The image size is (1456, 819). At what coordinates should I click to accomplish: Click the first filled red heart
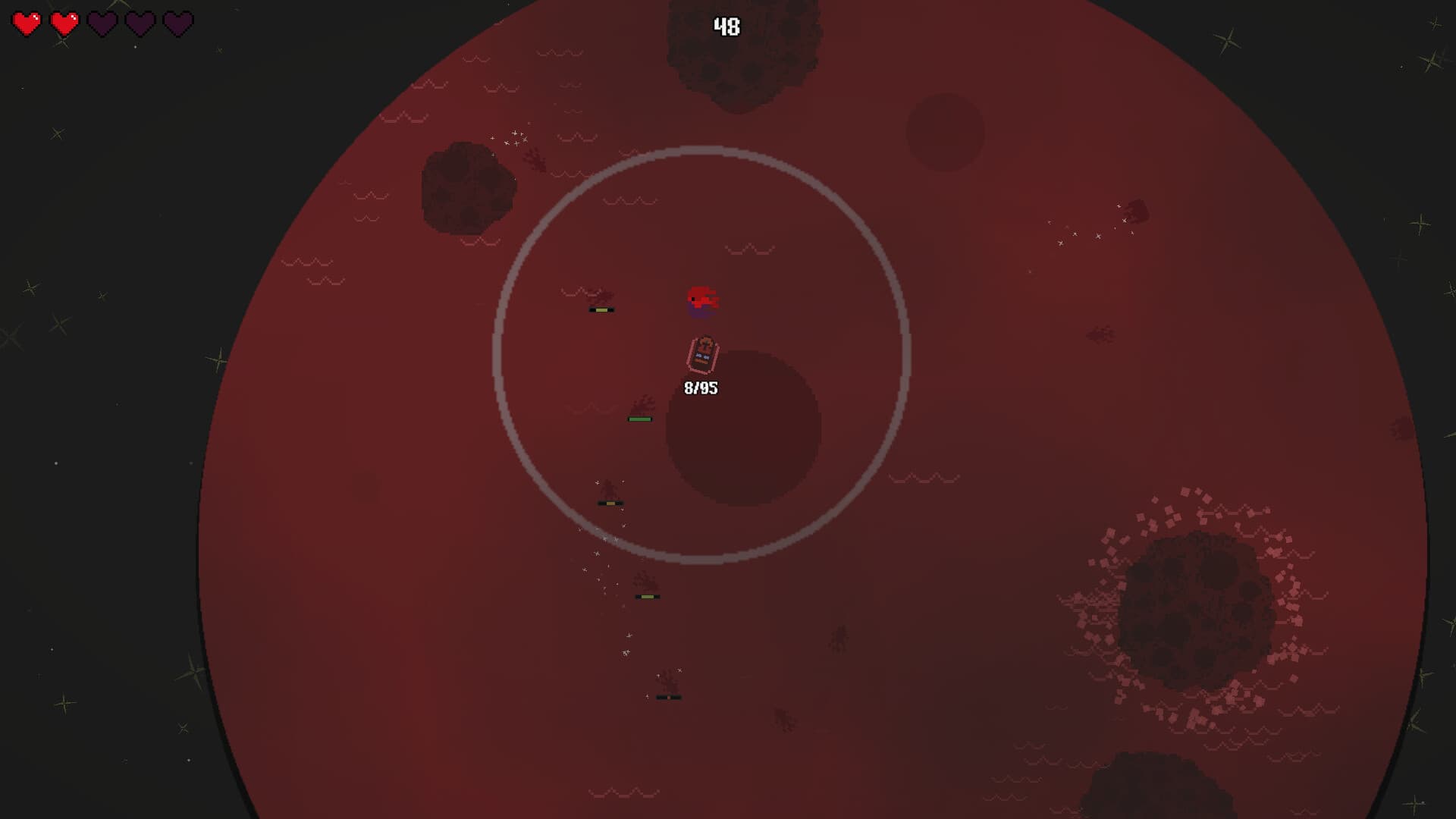pyautogui.click(x=25, y=22)
